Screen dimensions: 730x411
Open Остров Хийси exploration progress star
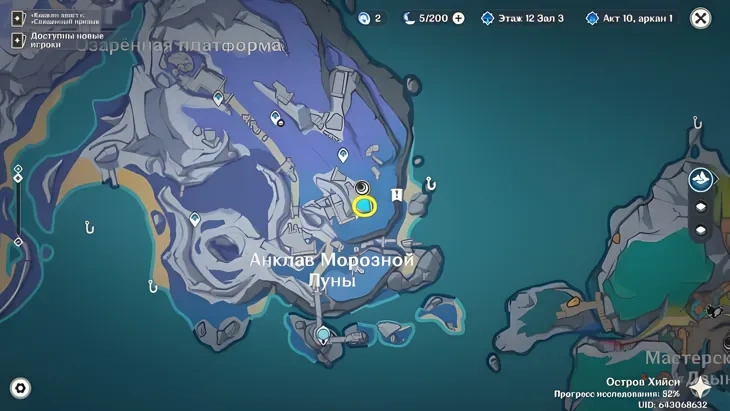(698, 388)
